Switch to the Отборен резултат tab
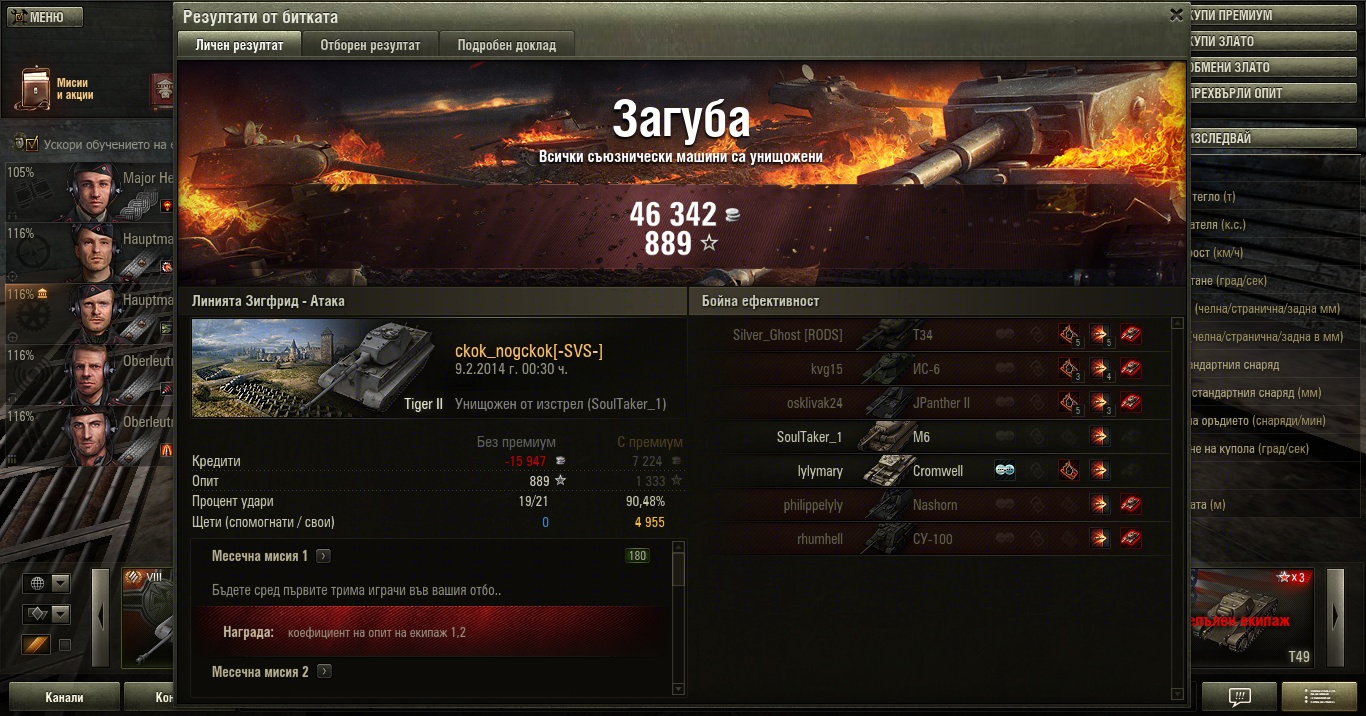This screenshot has height=716, width=1366. tap(370, 45)
